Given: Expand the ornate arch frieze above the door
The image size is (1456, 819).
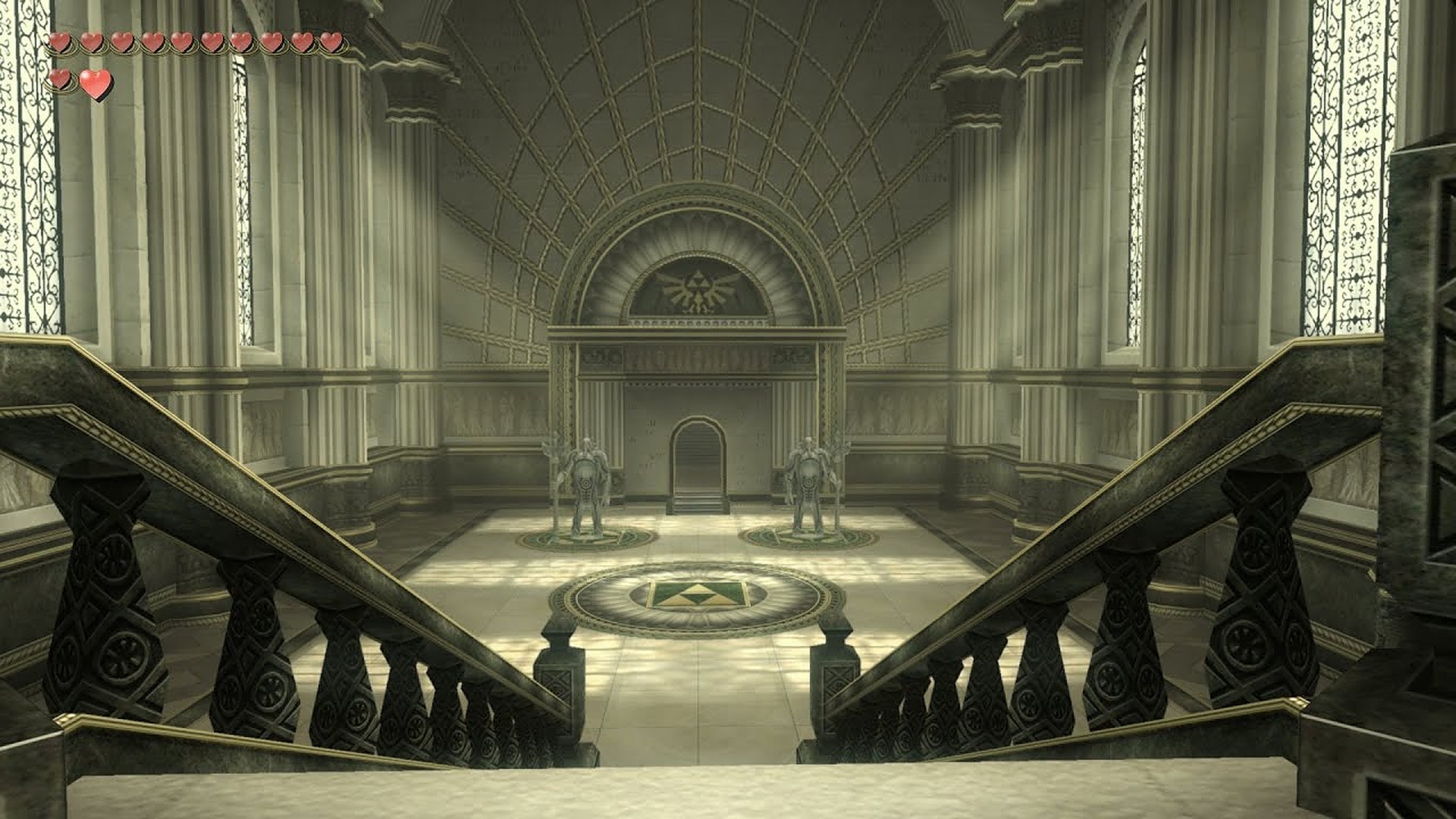Looking at the screenshot, I should 698,356.
